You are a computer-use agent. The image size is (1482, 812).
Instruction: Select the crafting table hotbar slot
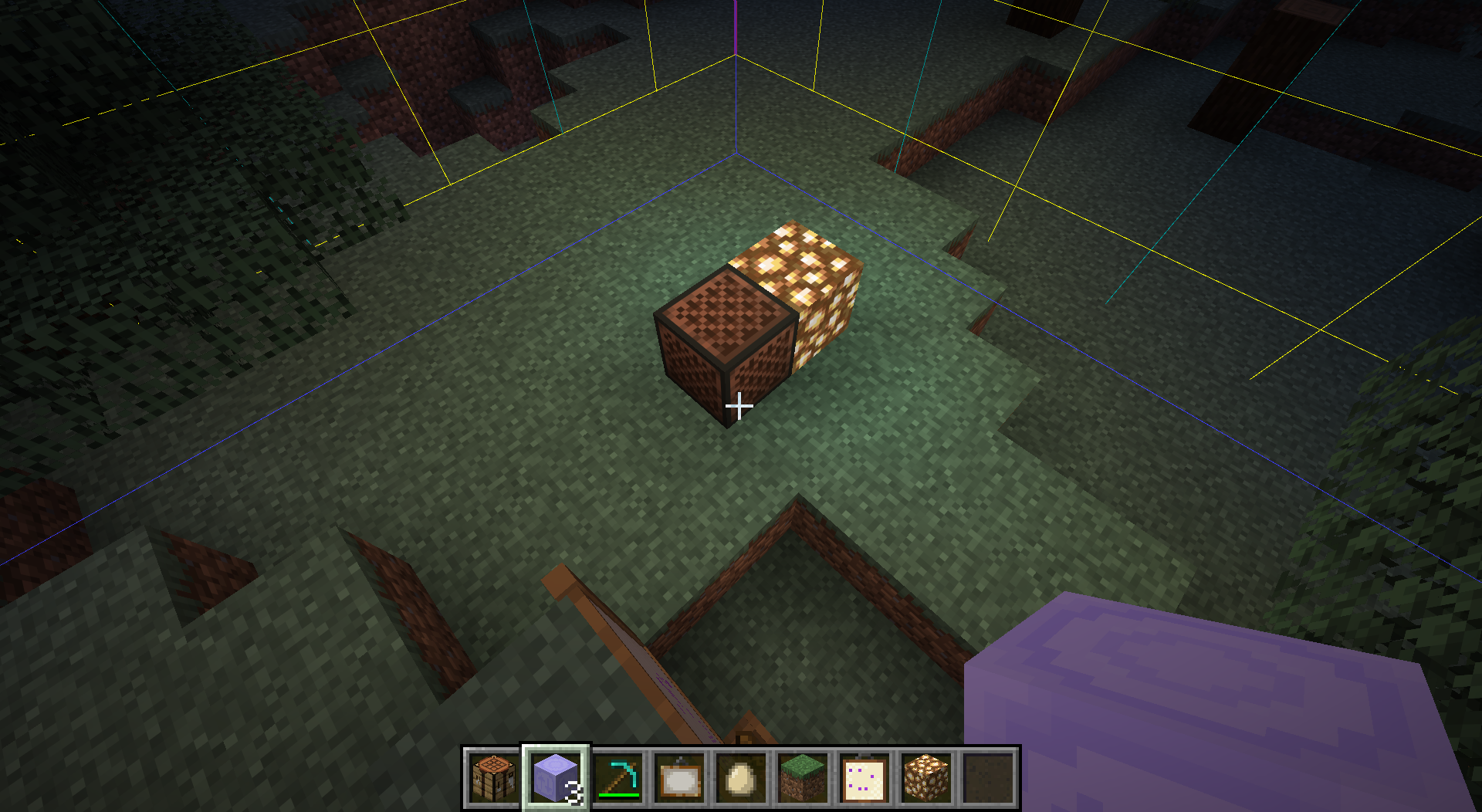click(494, 777)
